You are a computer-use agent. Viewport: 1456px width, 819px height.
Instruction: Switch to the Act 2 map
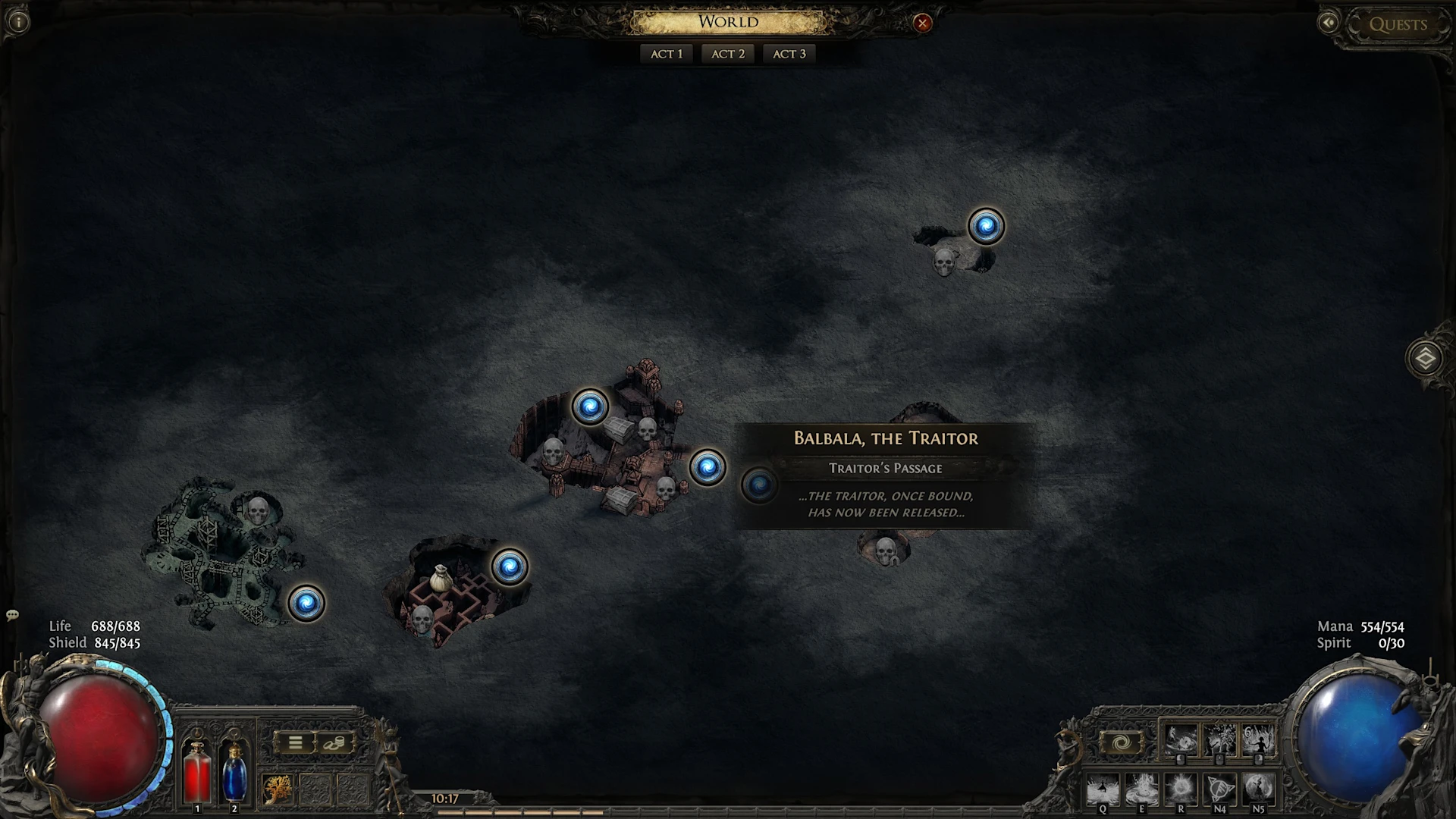pos(728,54)
